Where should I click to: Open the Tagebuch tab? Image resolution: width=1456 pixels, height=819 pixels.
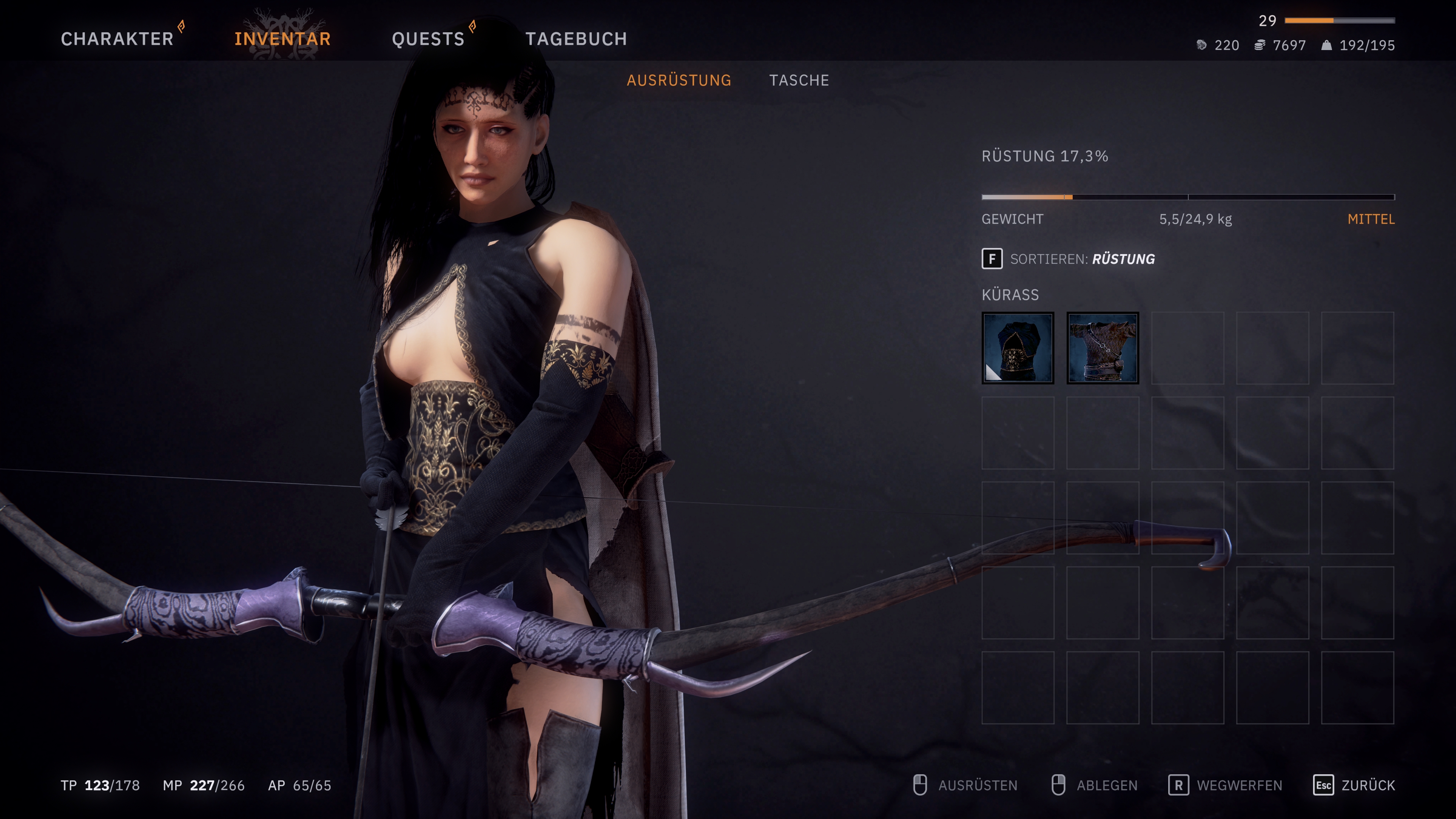tap(576, 39)
